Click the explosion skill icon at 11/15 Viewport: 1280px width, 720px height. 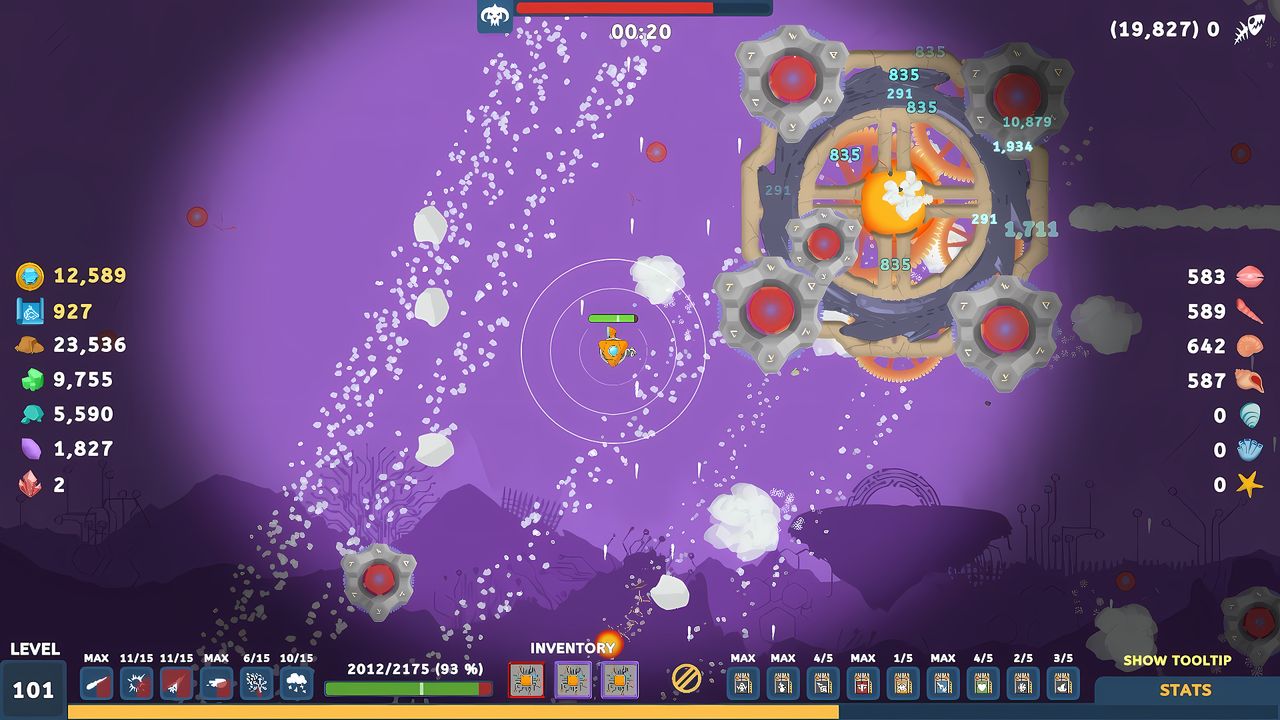pyautogui.click(x=134, y=685)
